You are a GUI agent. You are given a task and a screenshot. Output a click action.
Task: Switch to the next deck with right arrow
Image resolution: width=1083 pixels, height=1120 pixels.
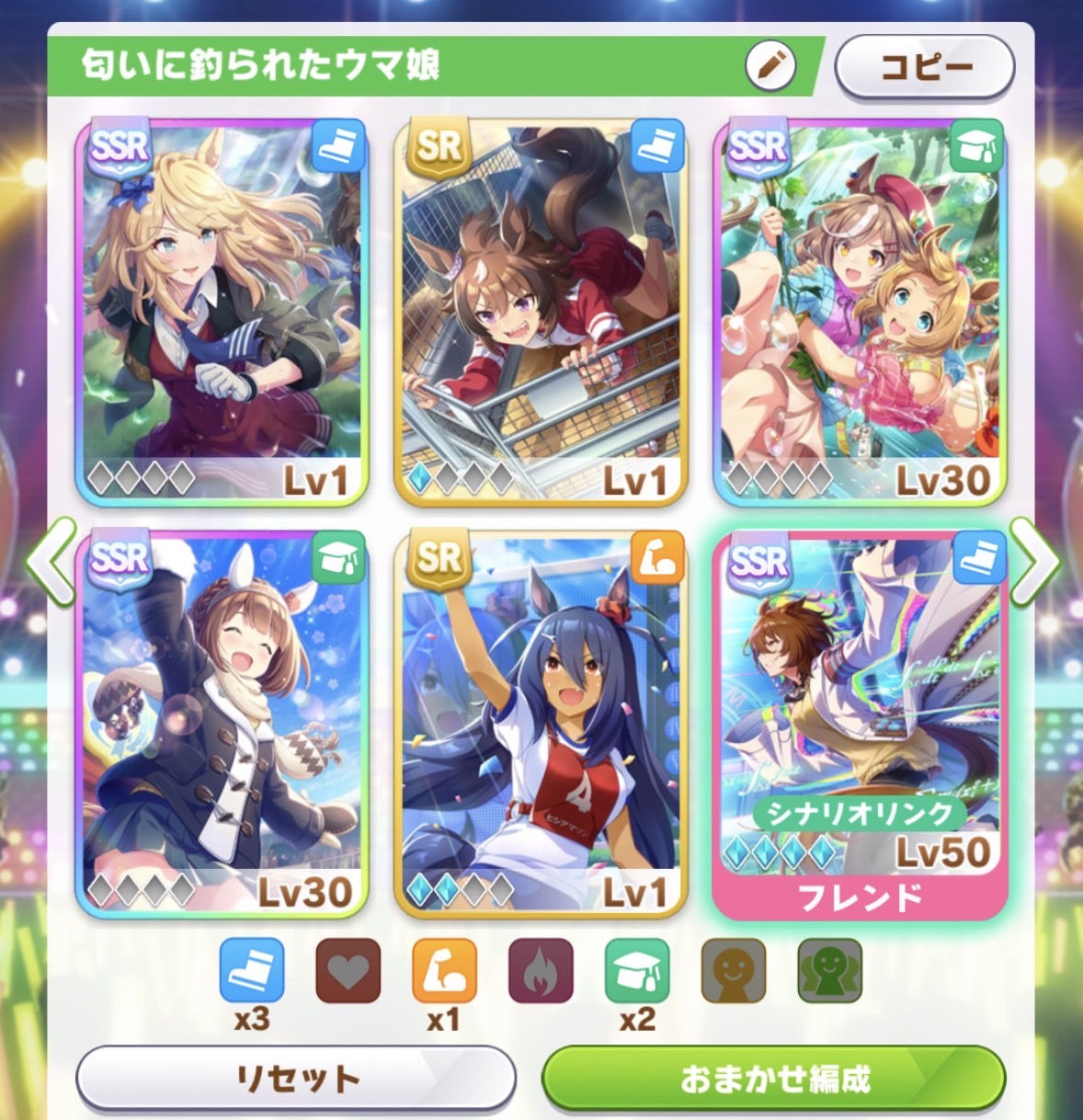point(1034,561)
